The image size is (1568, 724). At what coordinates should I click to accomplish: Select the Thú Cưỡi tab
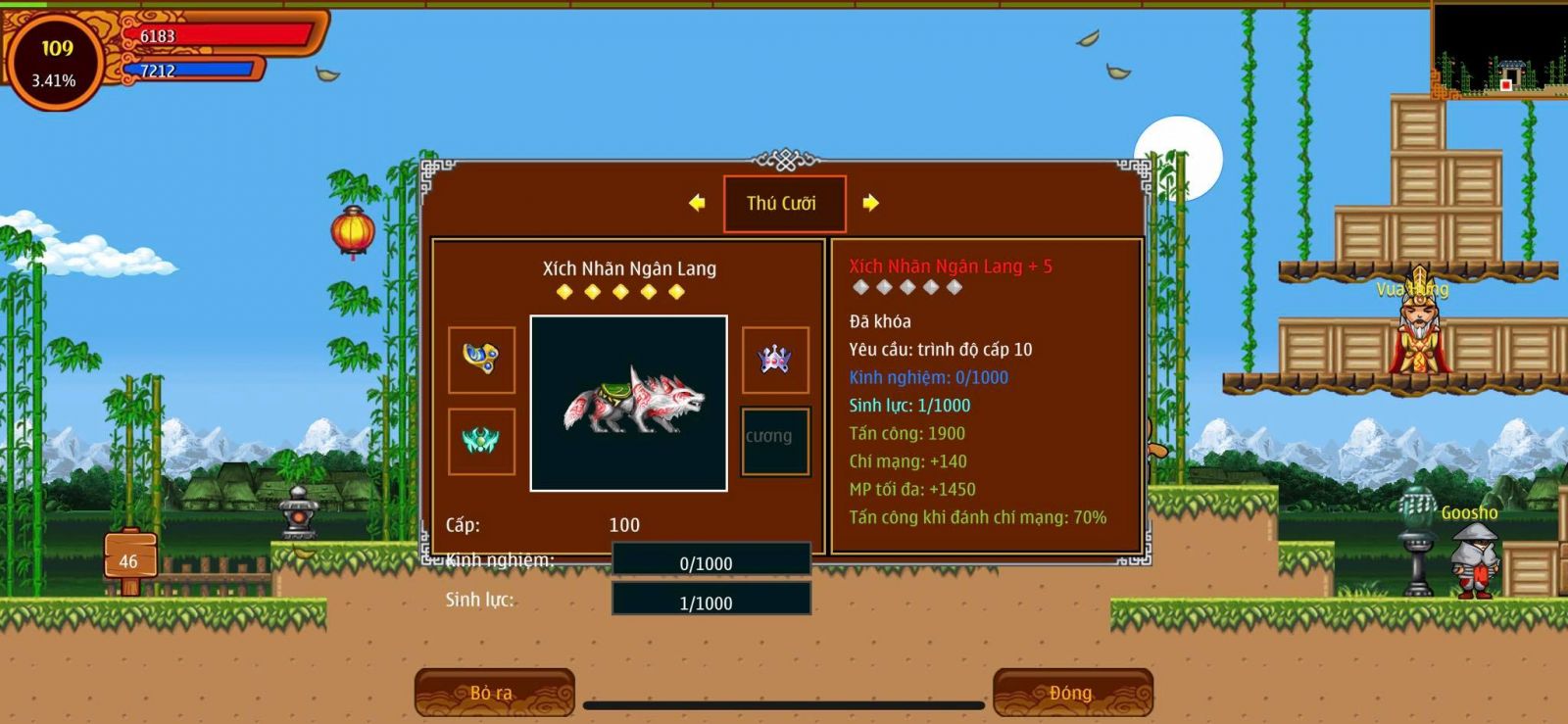pos(784,204)
